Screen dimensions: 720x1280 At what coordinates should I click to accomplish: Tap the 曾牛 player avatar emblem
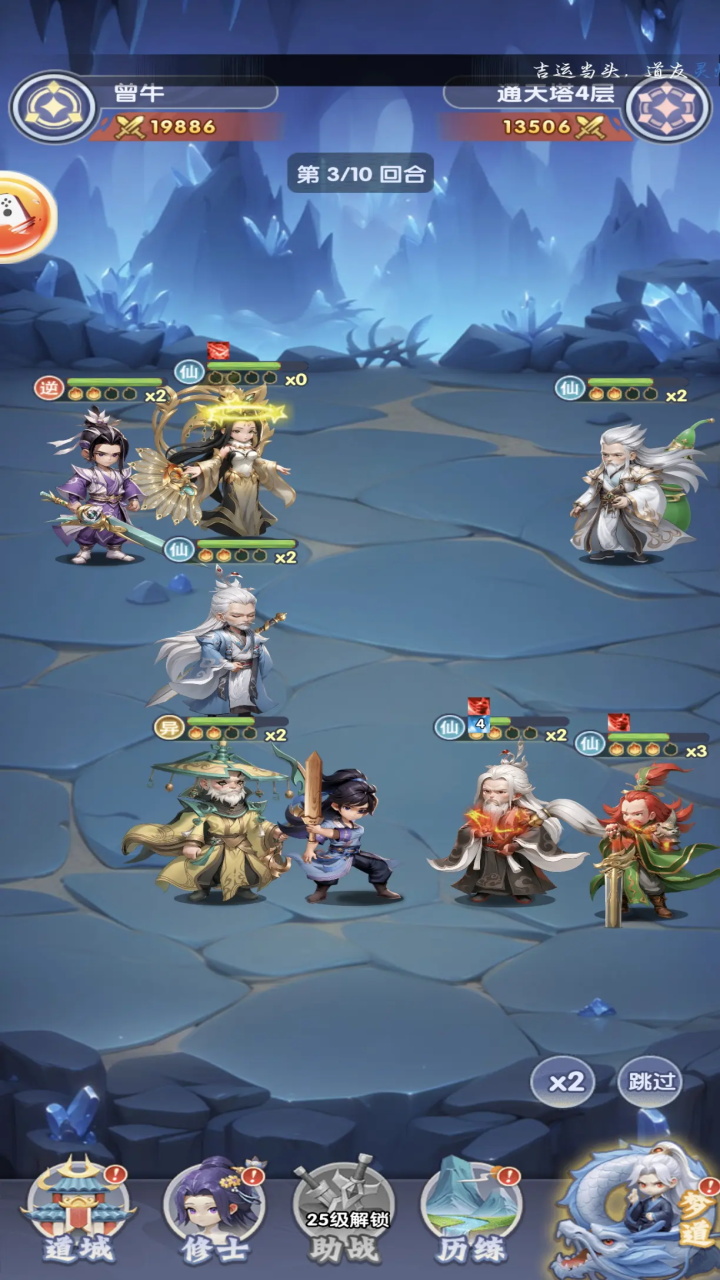pos(52,107)
